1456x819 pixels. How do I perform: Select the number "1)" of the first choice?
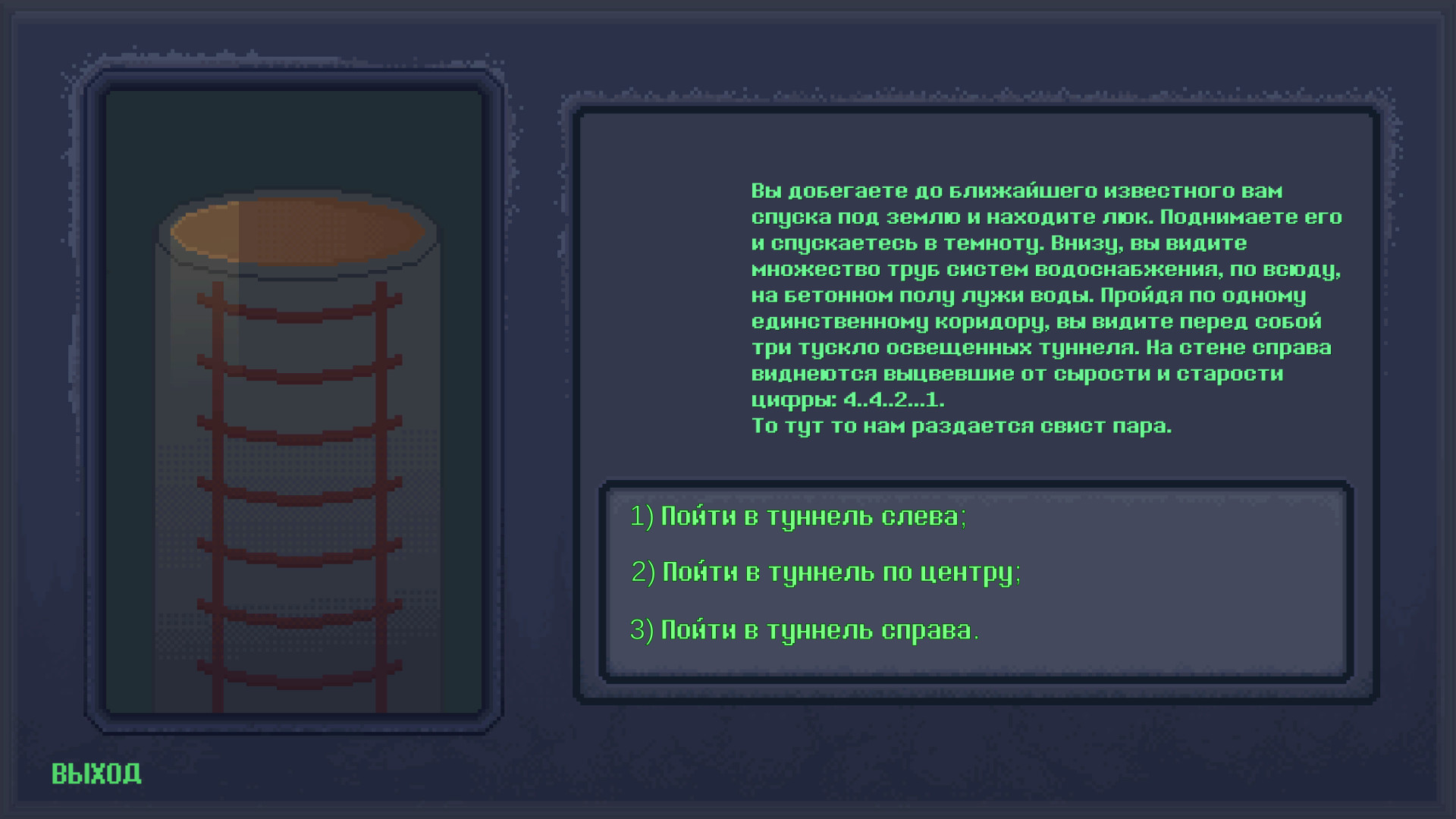click(639, 516)
